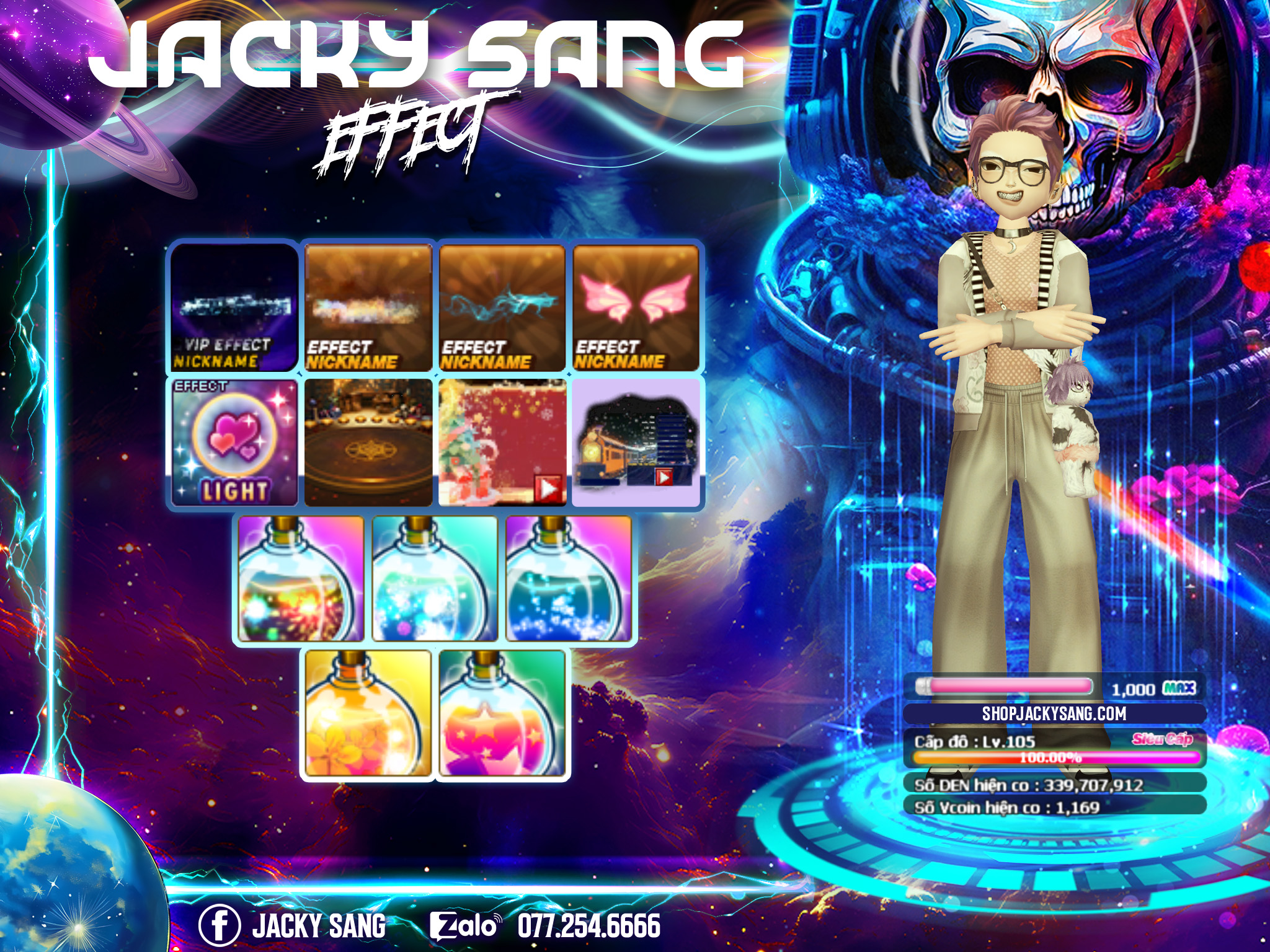Choose the dark blue potion bottle

[x=569, y=579]
